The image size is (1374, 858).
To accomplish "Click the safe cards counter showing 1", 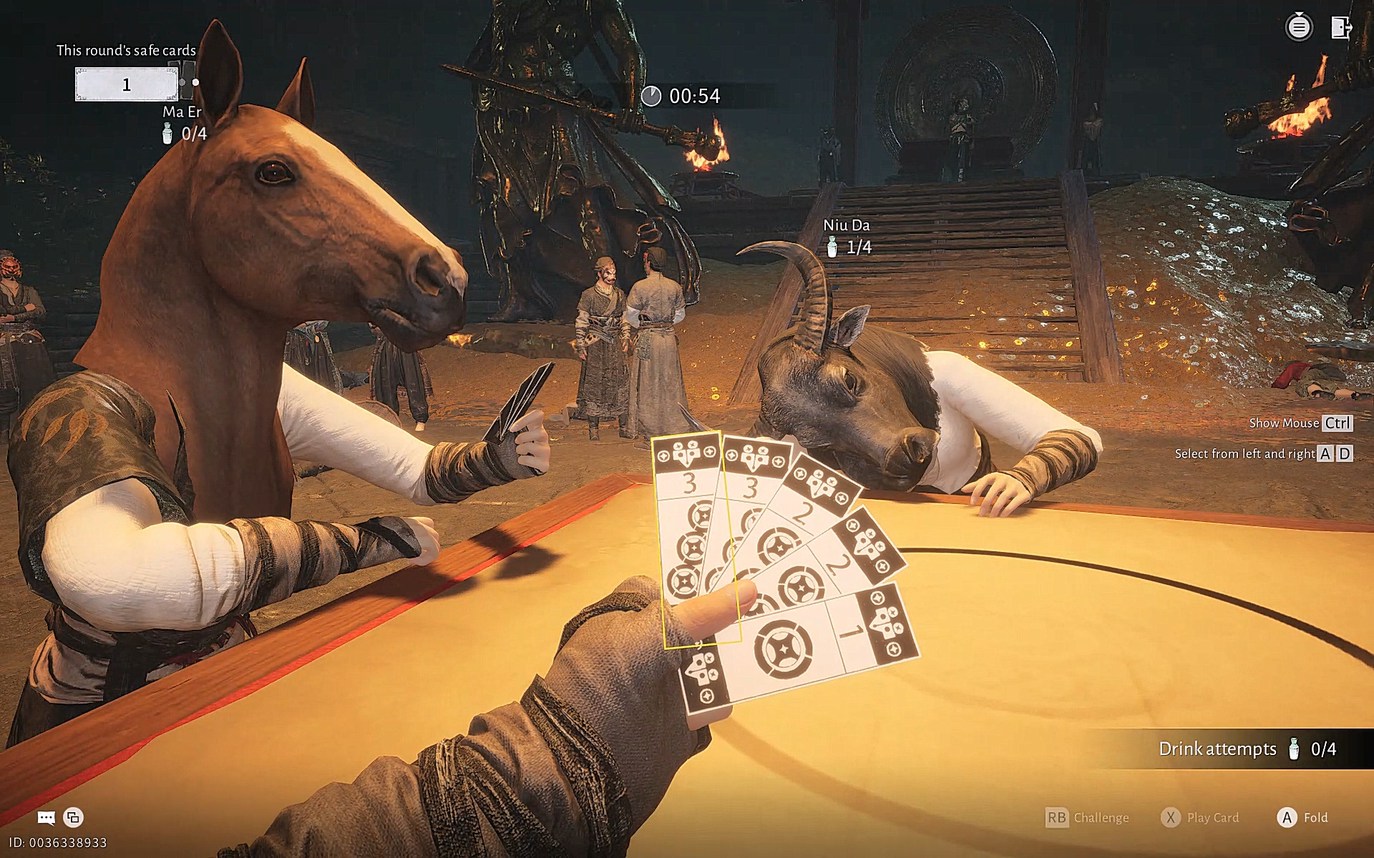I will pyautogui.click(x=127, y=84).
